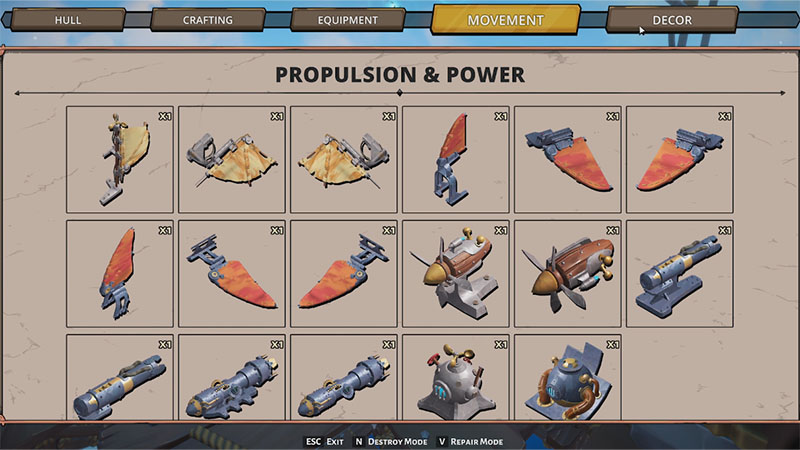Select the blue sphere with orange pipes
The image size is (800, 450).
tap(568, 380)
